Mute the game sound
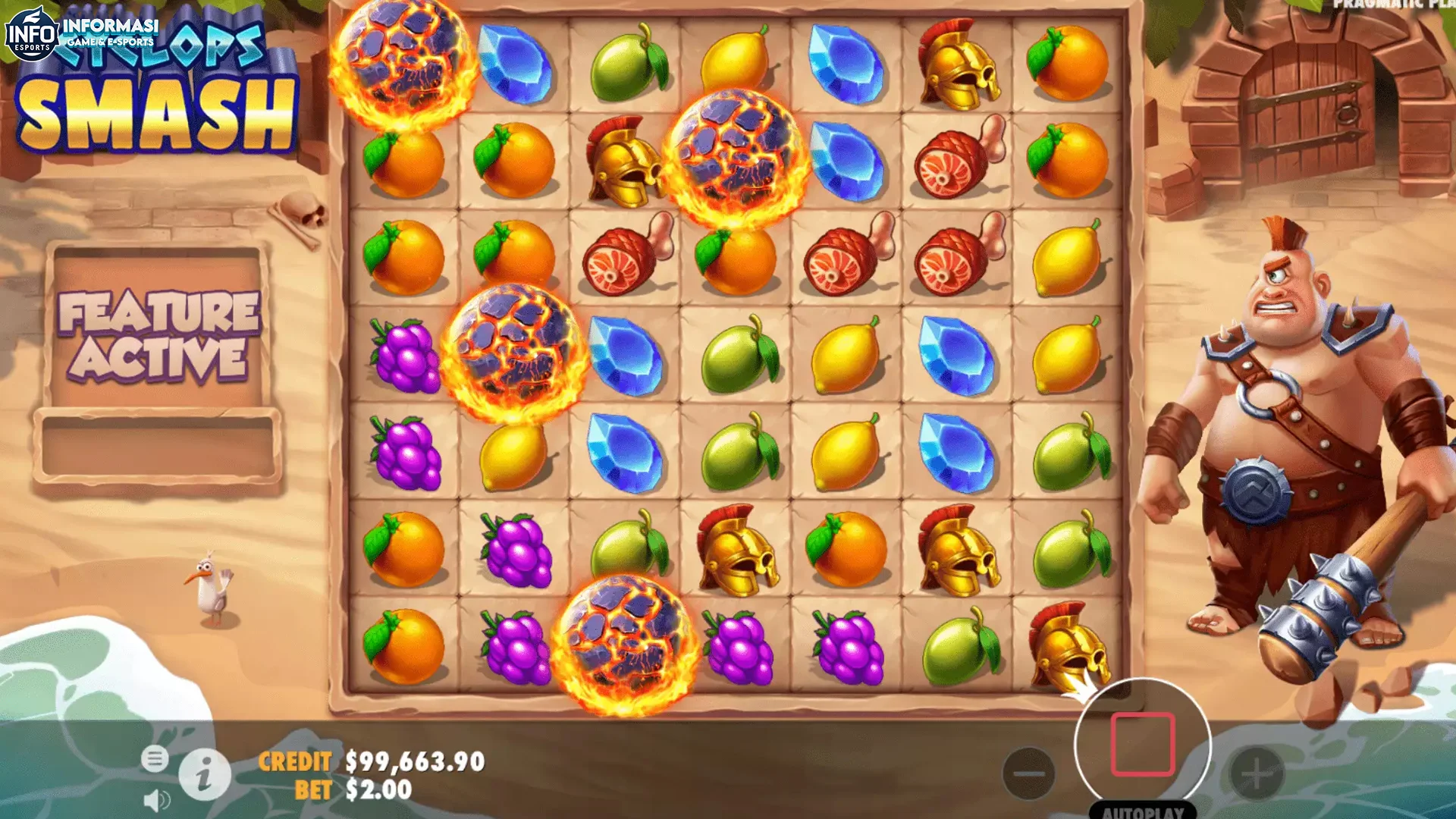The width and height of the screenshot is (1456, 819). (x=155, y=799)
